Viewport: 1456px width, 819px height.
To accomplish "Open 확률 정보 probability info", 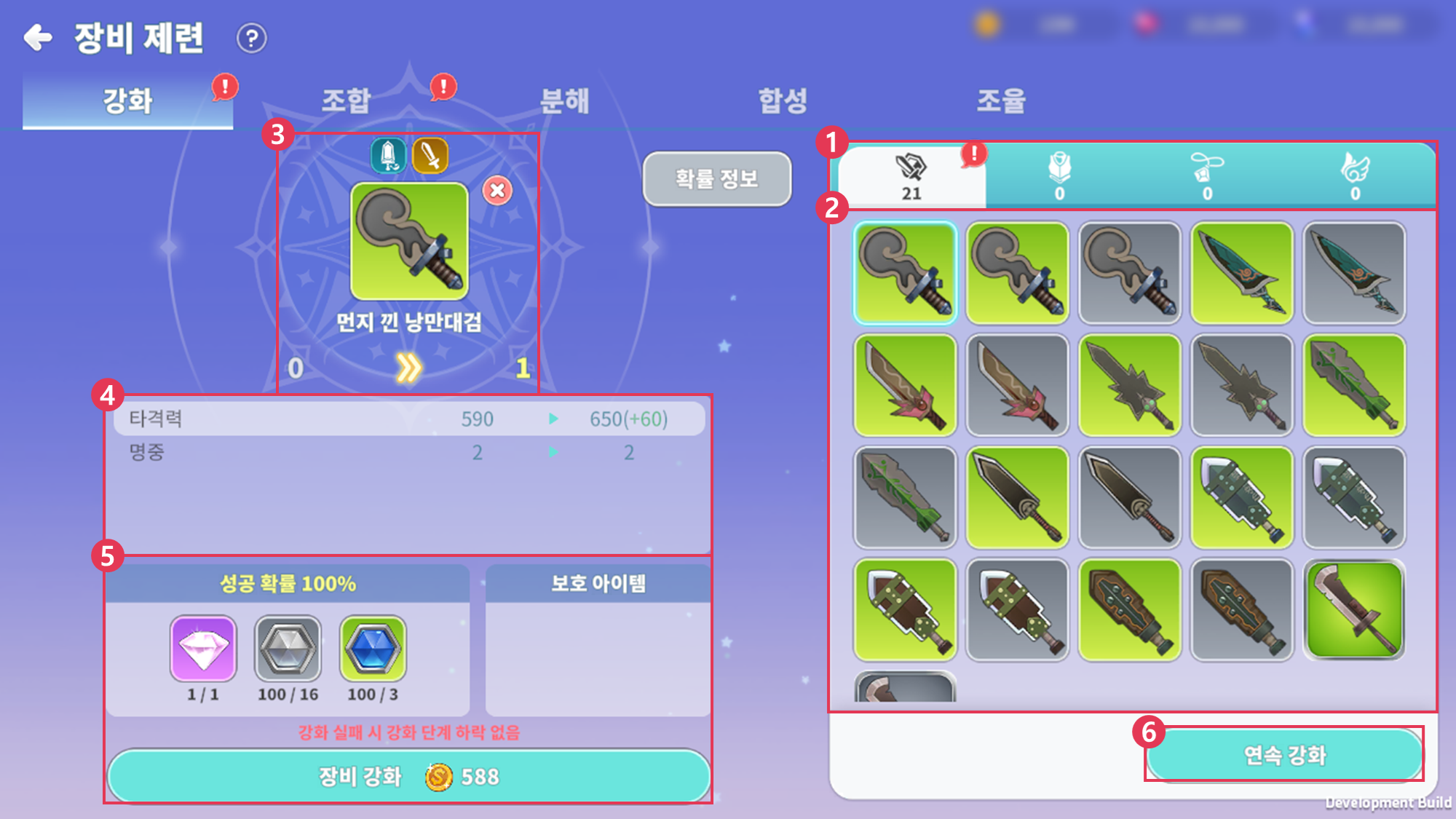I will tap(716, 178).
